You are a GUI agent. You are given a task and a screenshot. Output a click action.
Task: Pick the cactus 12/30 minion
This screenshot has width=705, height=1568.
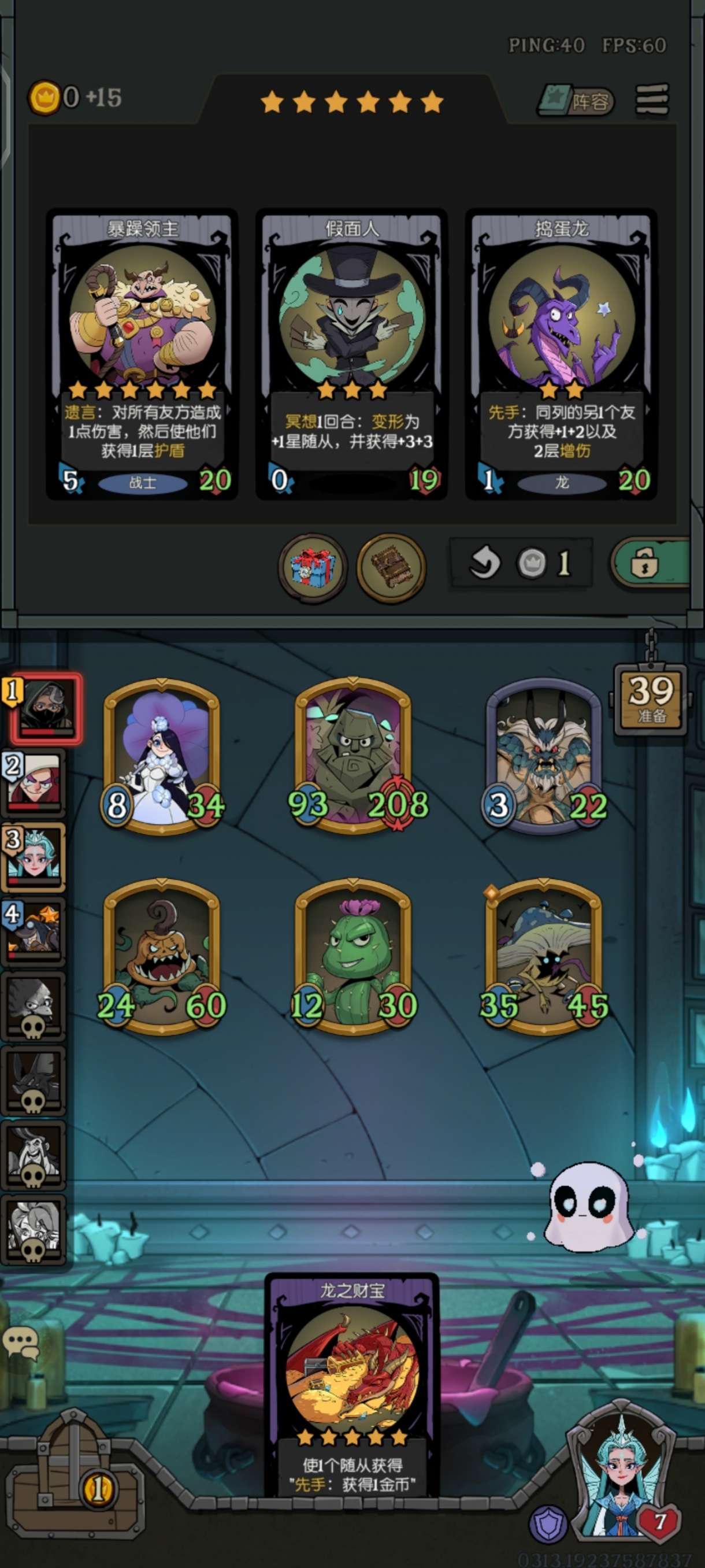(353, 957)
